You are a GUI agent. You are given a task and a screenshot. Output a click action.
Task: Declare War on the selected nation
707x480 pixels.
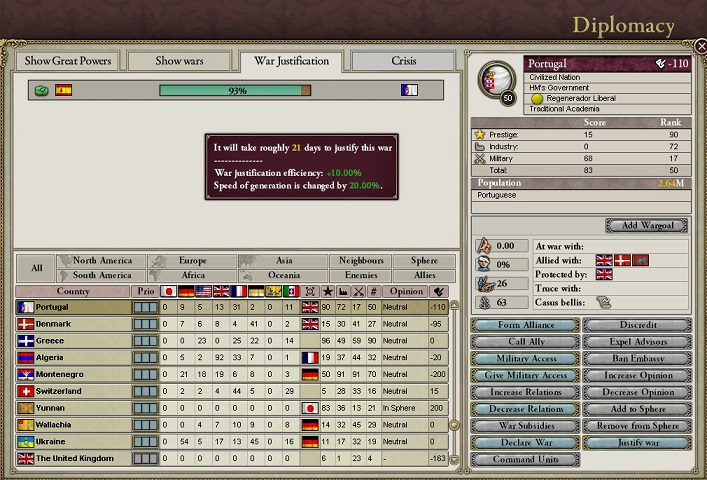[x=524, y=443]
